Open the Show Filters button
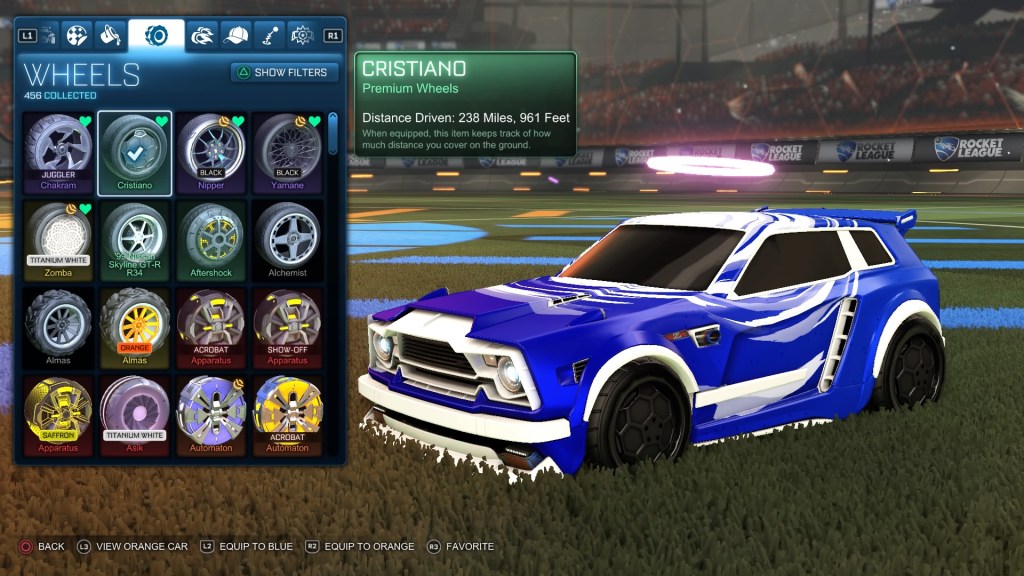The height and width of the screenshot is (576, 1024). pos(285,72)
